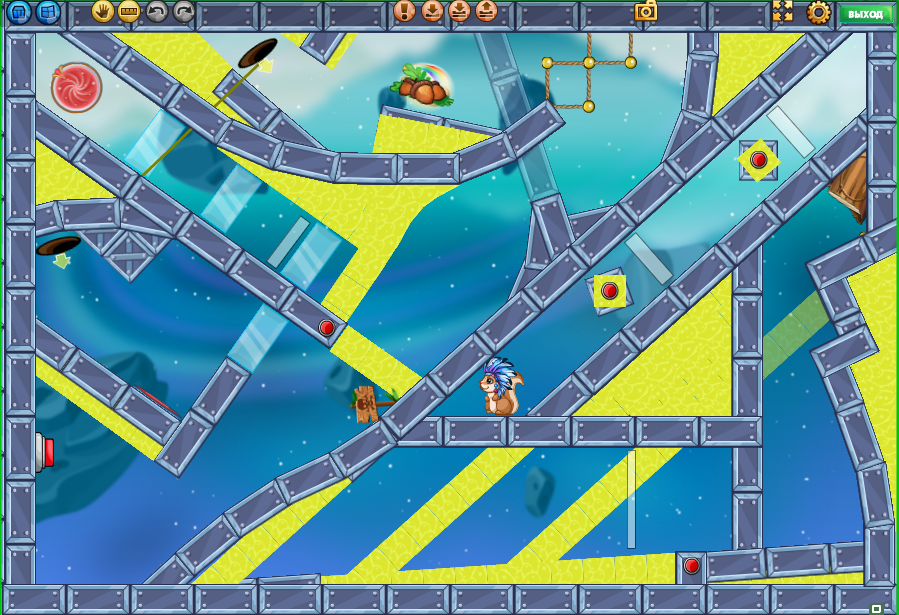Click the green Выход exit button
899x615 pixels.
pos(864,13)
